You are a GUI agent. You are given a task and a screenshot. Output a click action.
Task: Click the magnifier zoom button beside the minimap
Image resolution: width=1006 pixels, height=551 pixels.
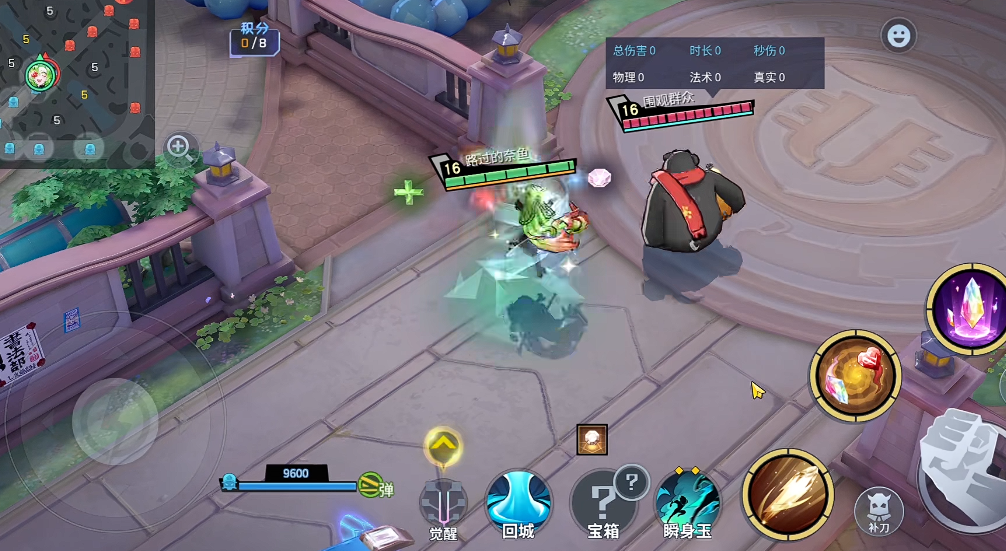(x=180, y=148)
